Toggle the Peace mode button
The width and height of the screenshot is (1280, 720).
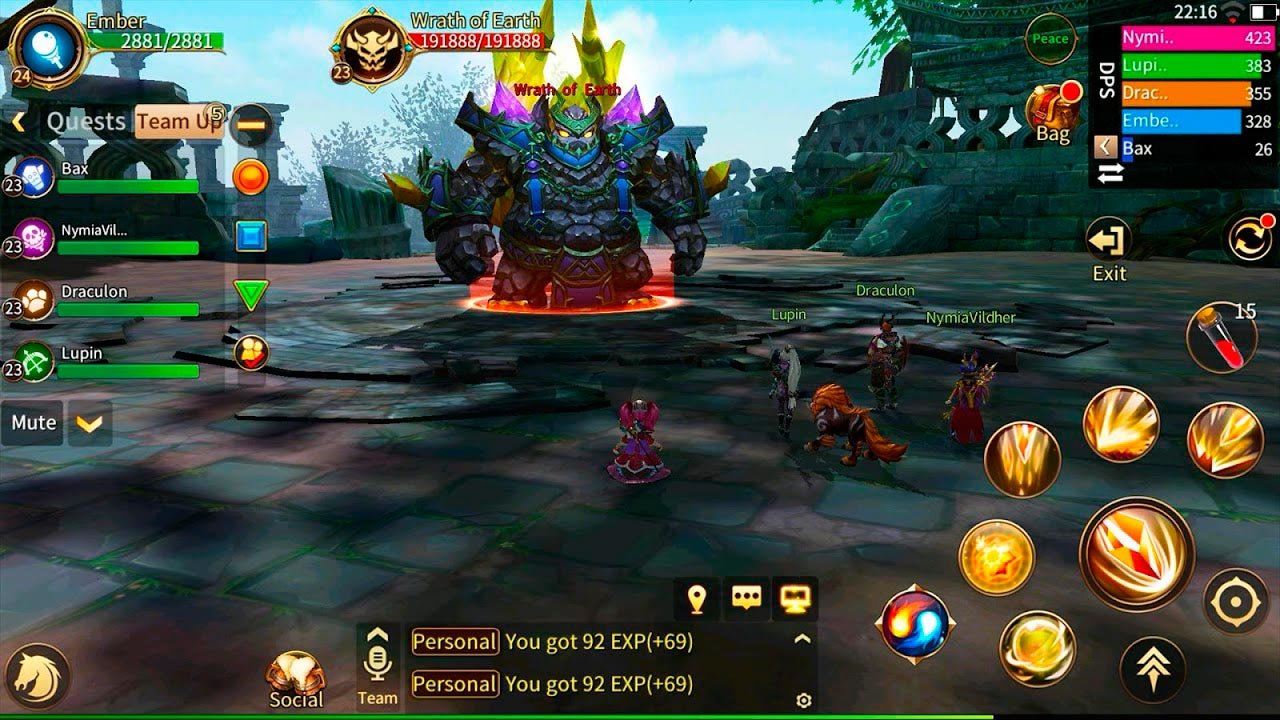point(1050,39)
